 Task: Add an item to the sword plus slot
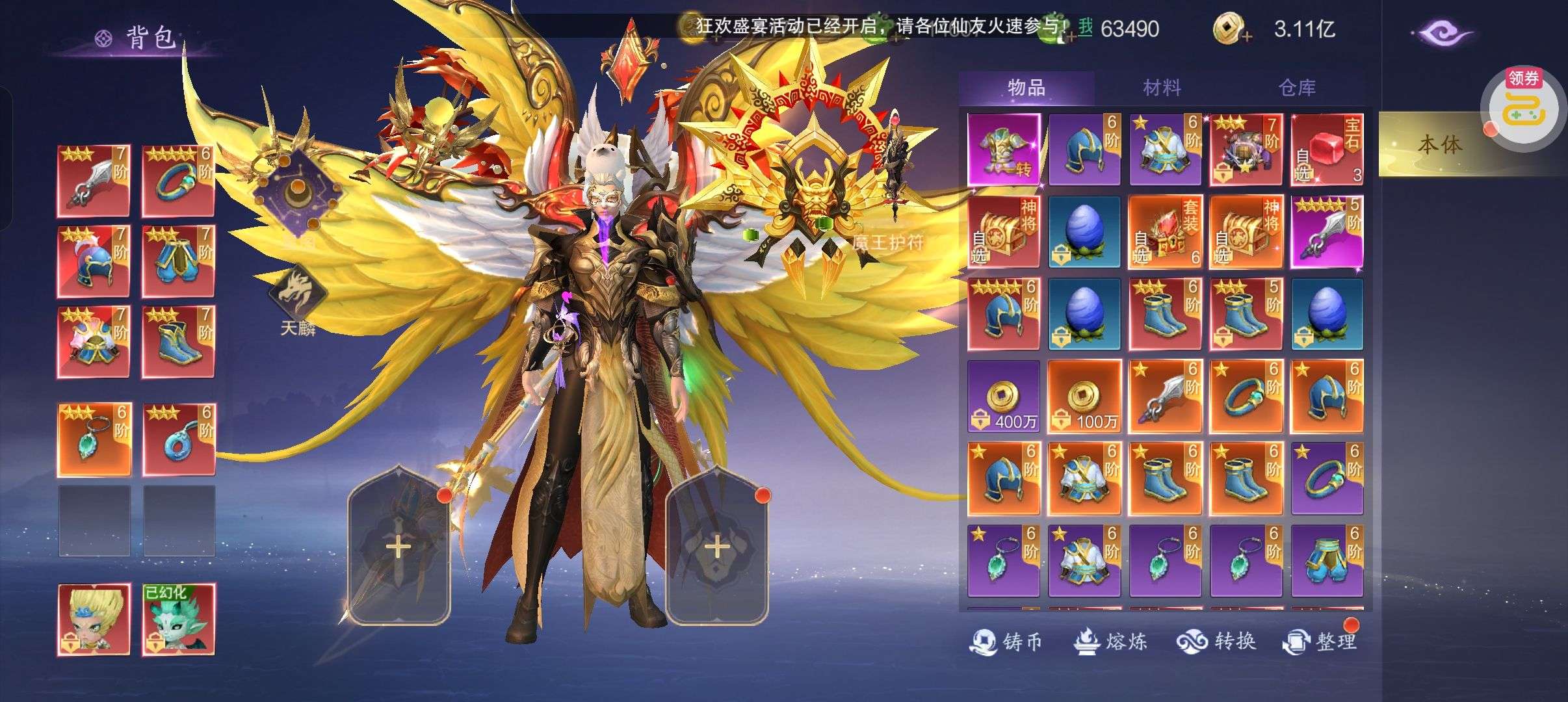point(399,547)
